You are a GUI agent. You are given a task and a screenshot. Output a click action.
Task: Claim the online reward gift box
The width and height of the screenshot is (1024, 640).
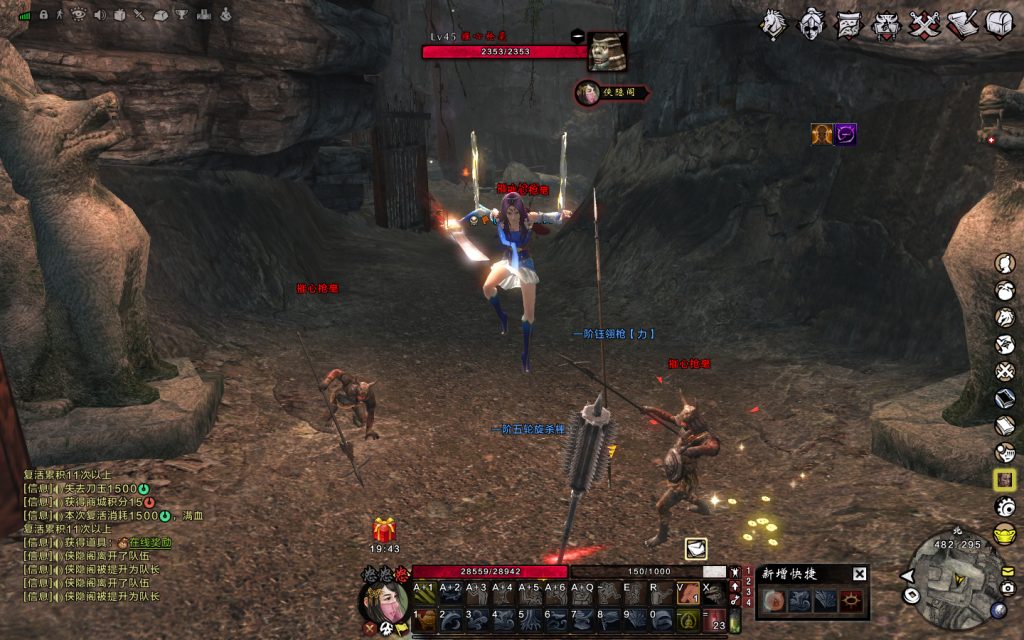[384, 530]
